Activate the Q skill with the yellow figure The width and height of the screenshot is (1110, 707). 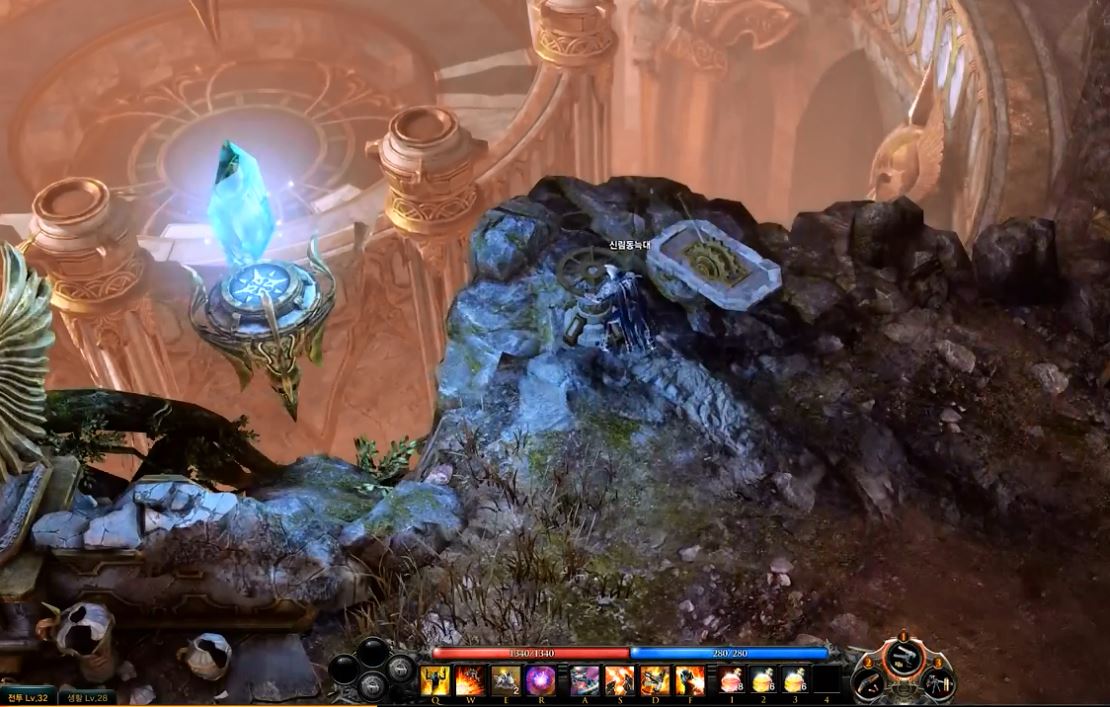[435, 680]
